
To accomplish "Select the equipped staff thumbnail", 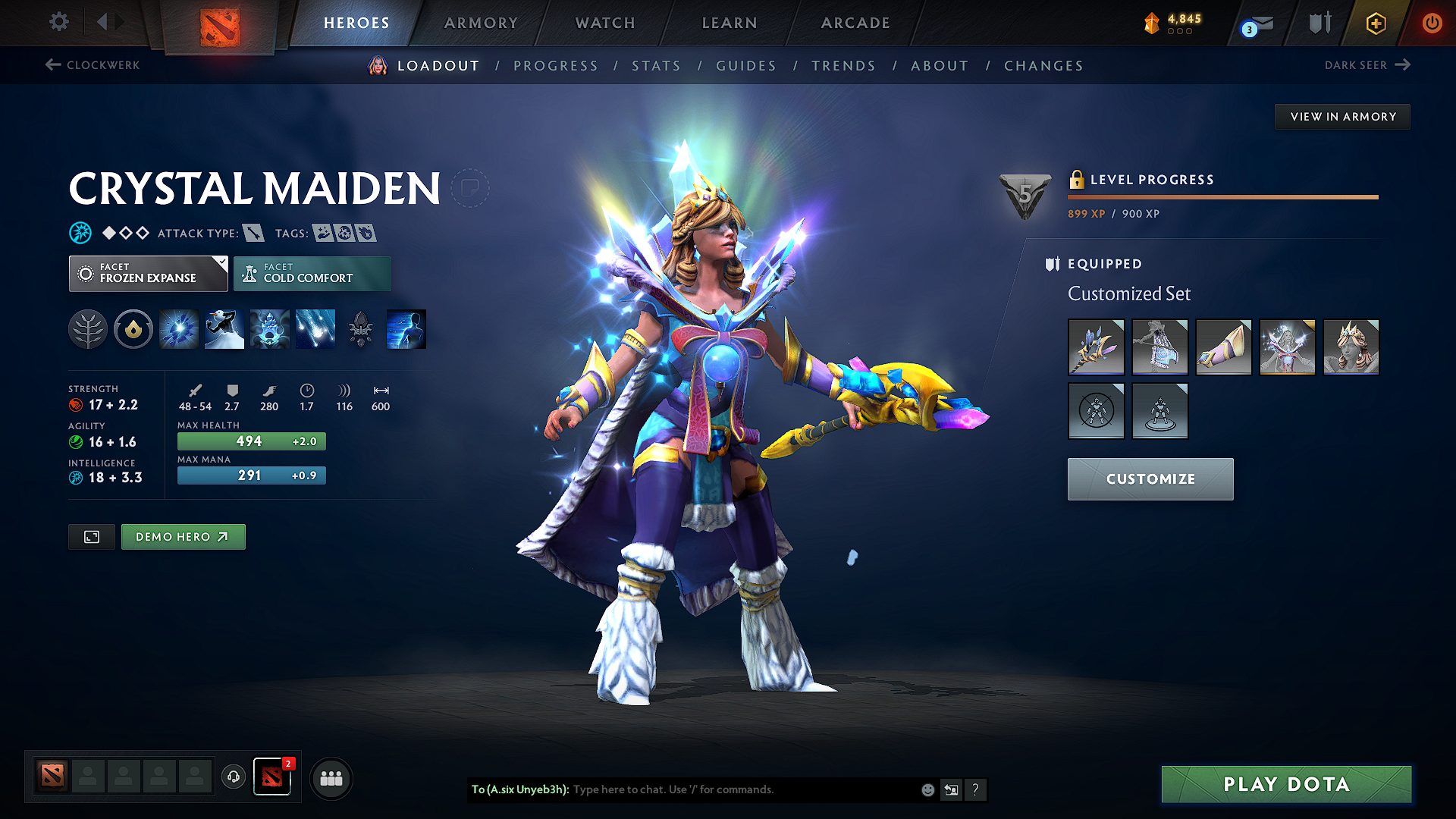I will pyautogui.click(x=1096, y=347).
